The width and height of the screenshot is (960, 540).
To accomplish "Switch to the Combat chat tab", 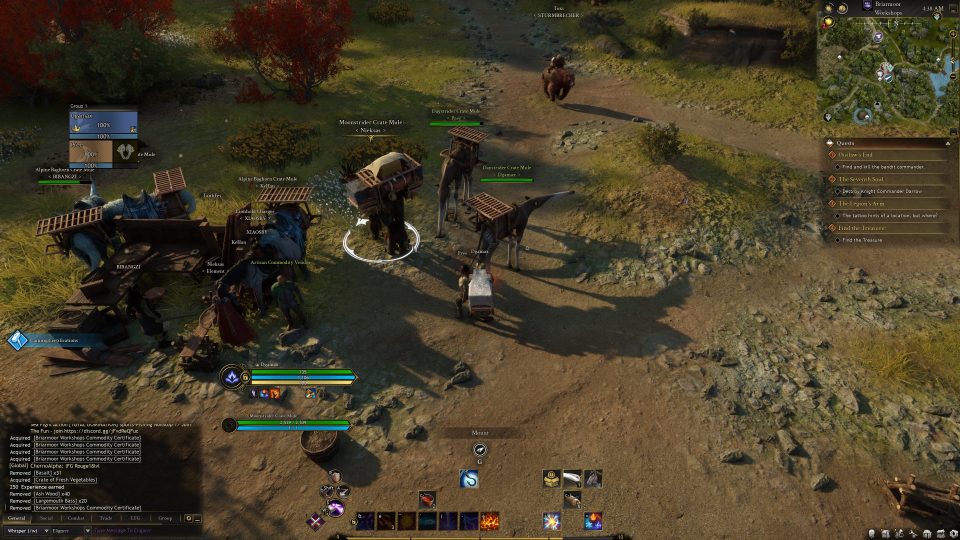I will (x=76, y=518).
